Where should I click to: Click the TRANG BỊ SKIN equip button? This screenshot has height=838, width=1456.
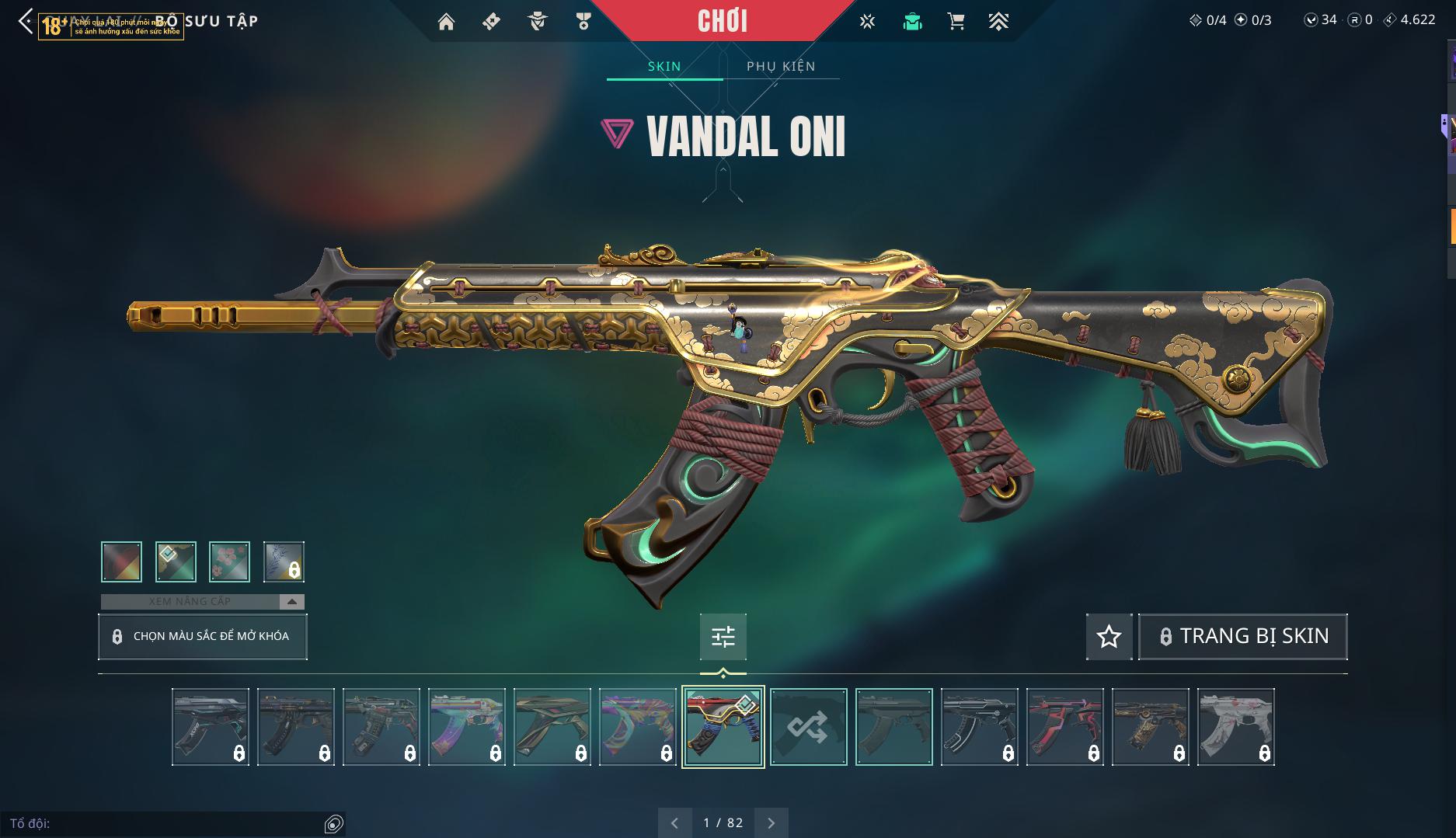click(x=1242, y=637)
